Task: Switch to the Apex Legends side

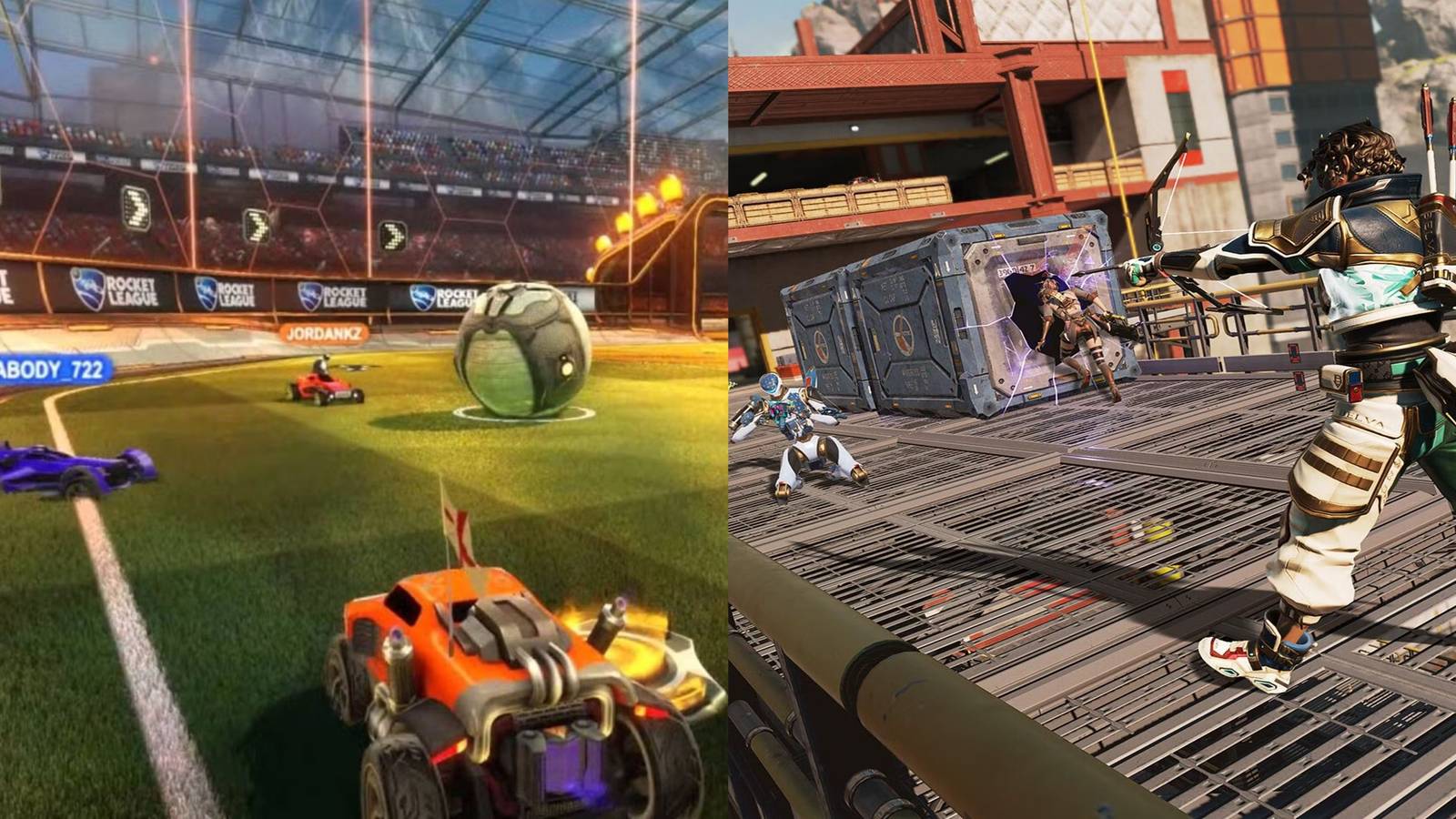Action: pos(1092,409)
